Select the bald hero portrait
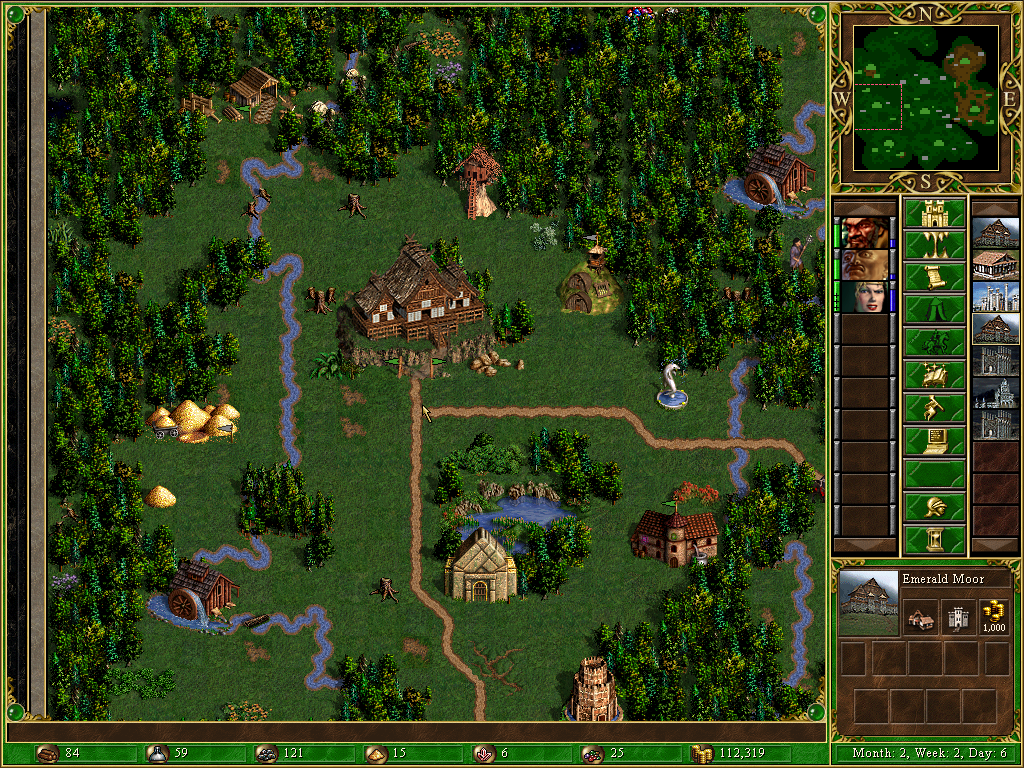The width and height of the screenshot is (1024, 768). coord(863,265)
